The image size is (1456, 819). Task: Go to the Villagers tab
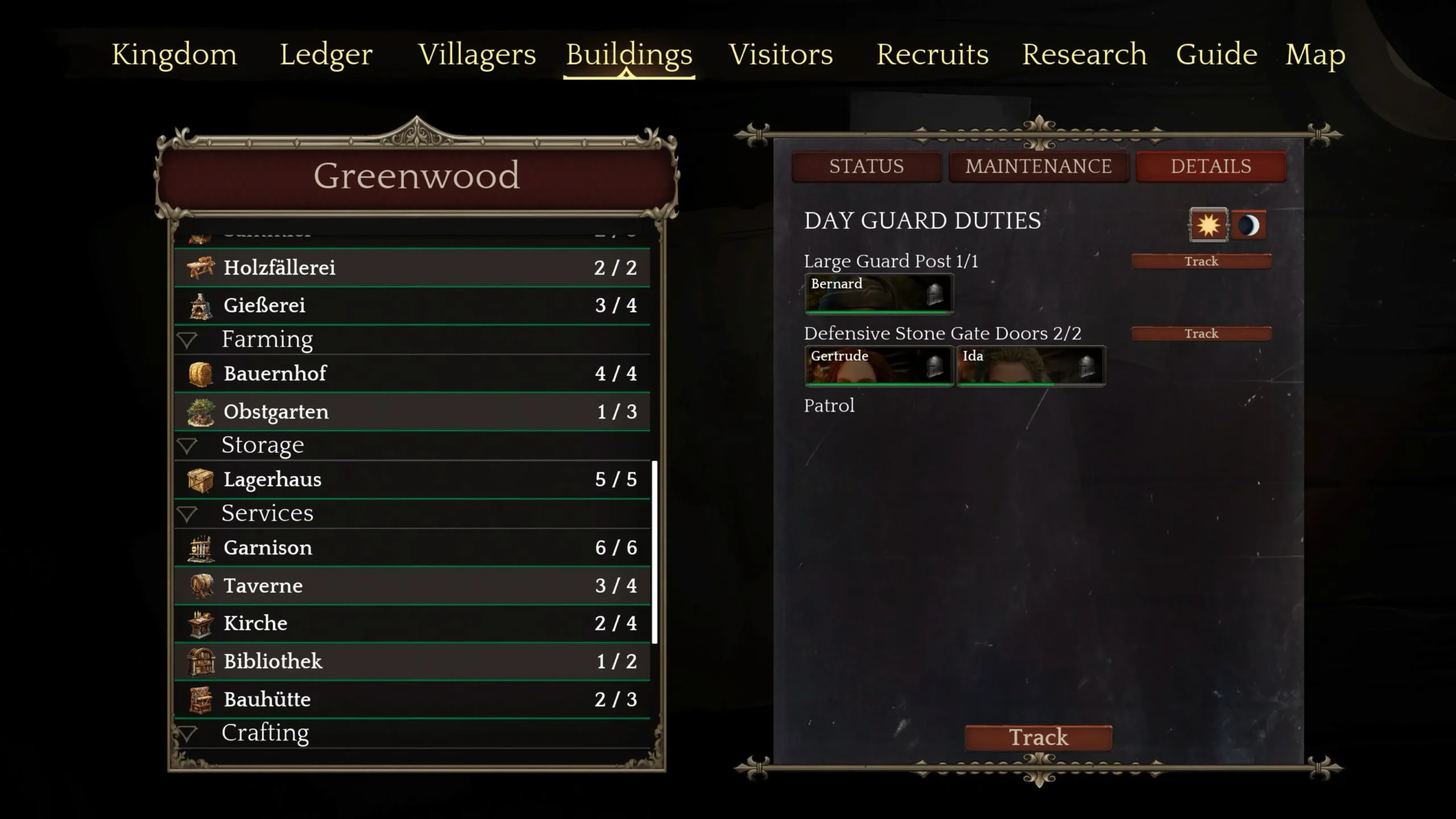pyautogui.click(x=477, y=55)
